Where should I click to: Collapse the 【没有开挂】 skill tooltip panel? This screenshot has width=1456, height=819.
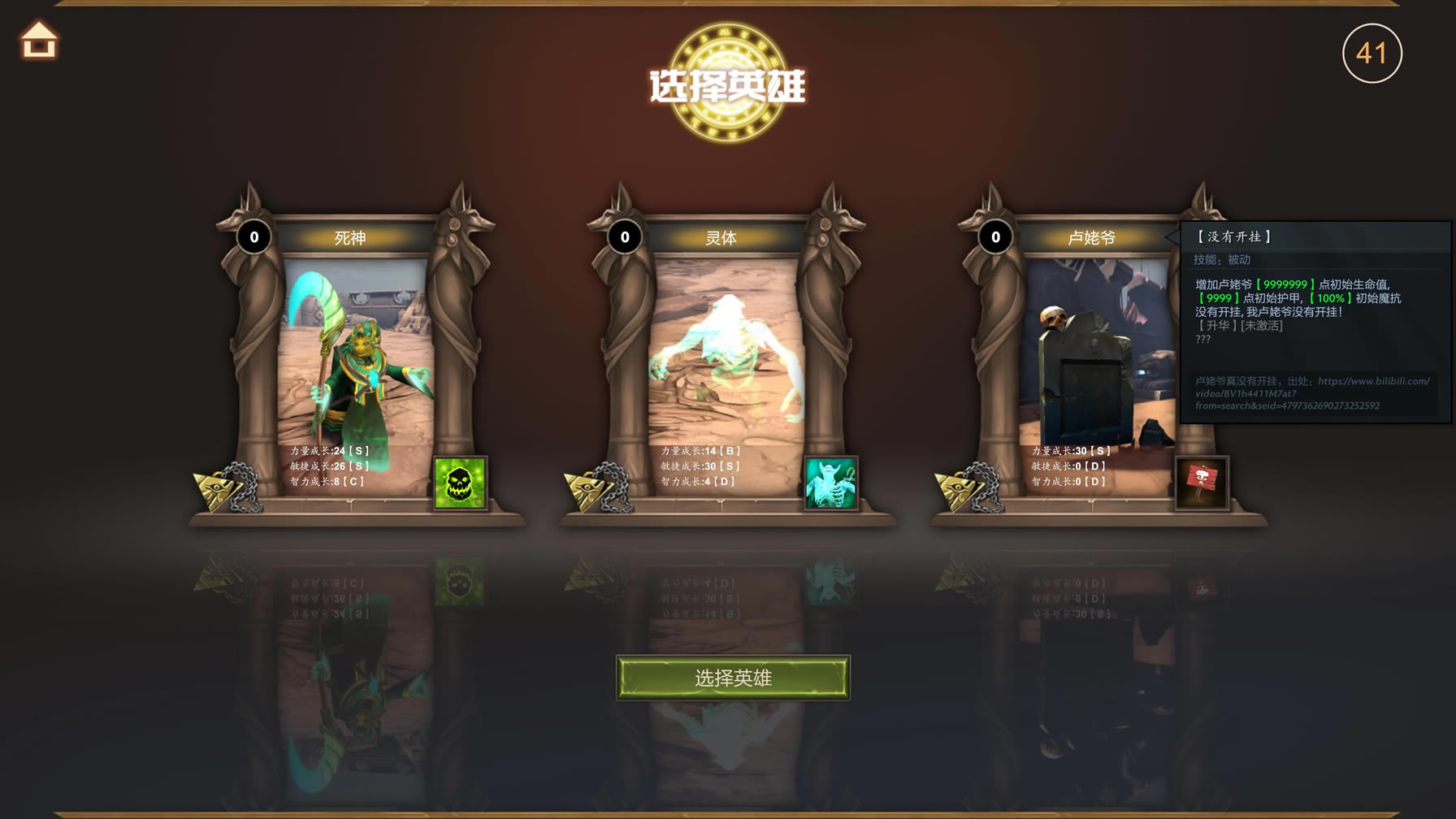click(x=1235, y=236)
